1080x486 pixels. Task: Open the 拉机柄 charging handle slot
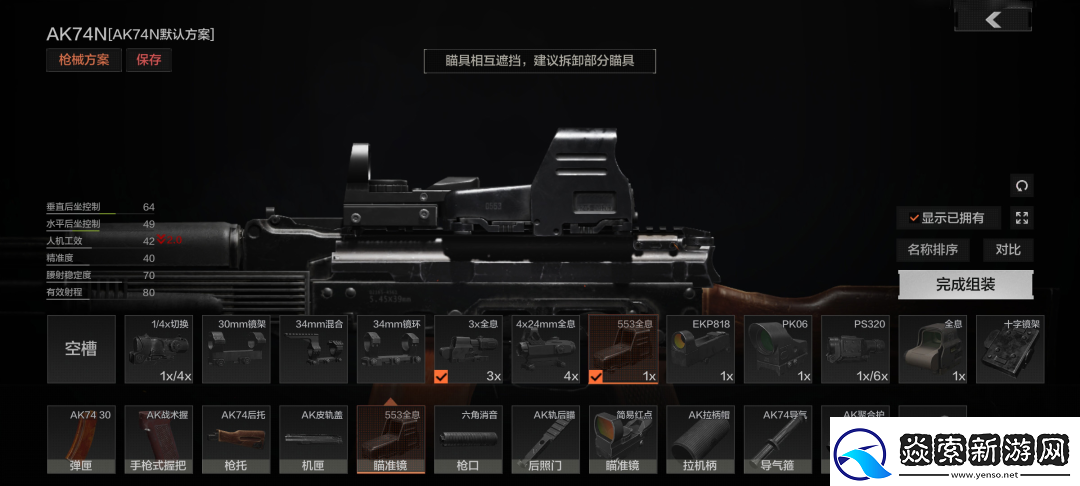tap(700, 439)
